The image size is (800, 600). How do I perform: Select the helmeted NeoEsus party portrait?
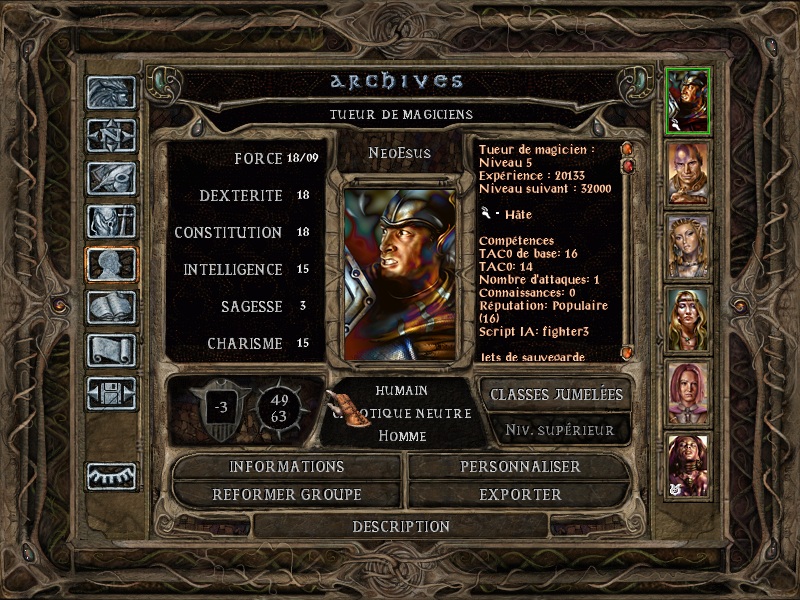688,99
